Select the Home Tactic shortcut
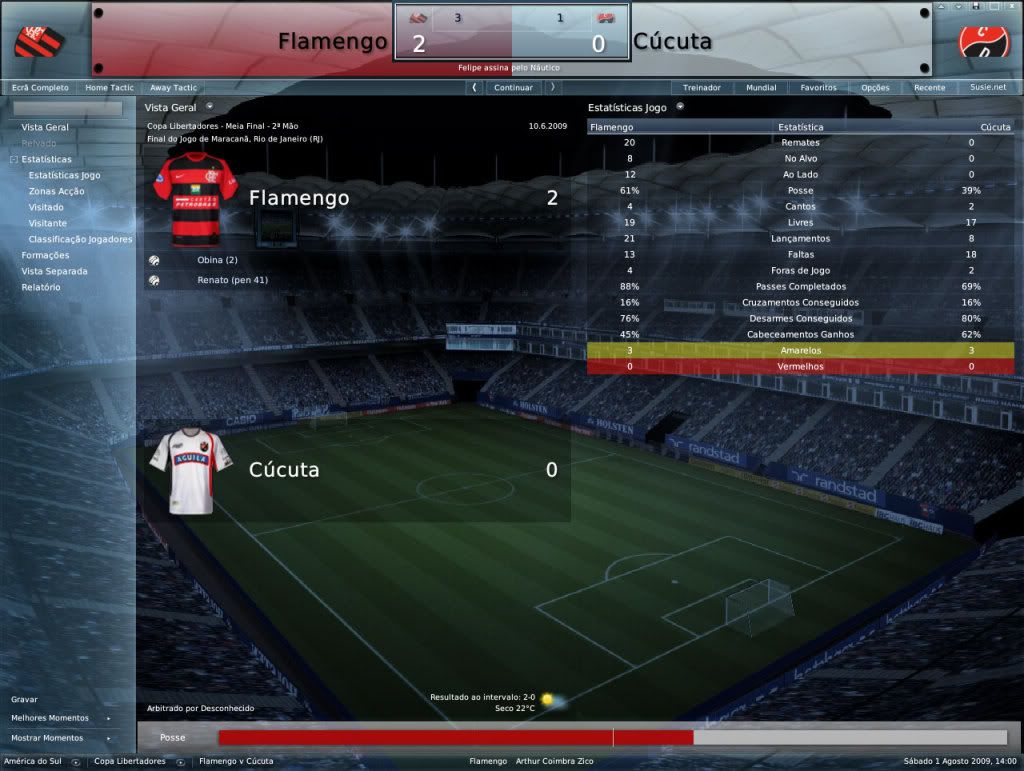 (x=110, y=88)
